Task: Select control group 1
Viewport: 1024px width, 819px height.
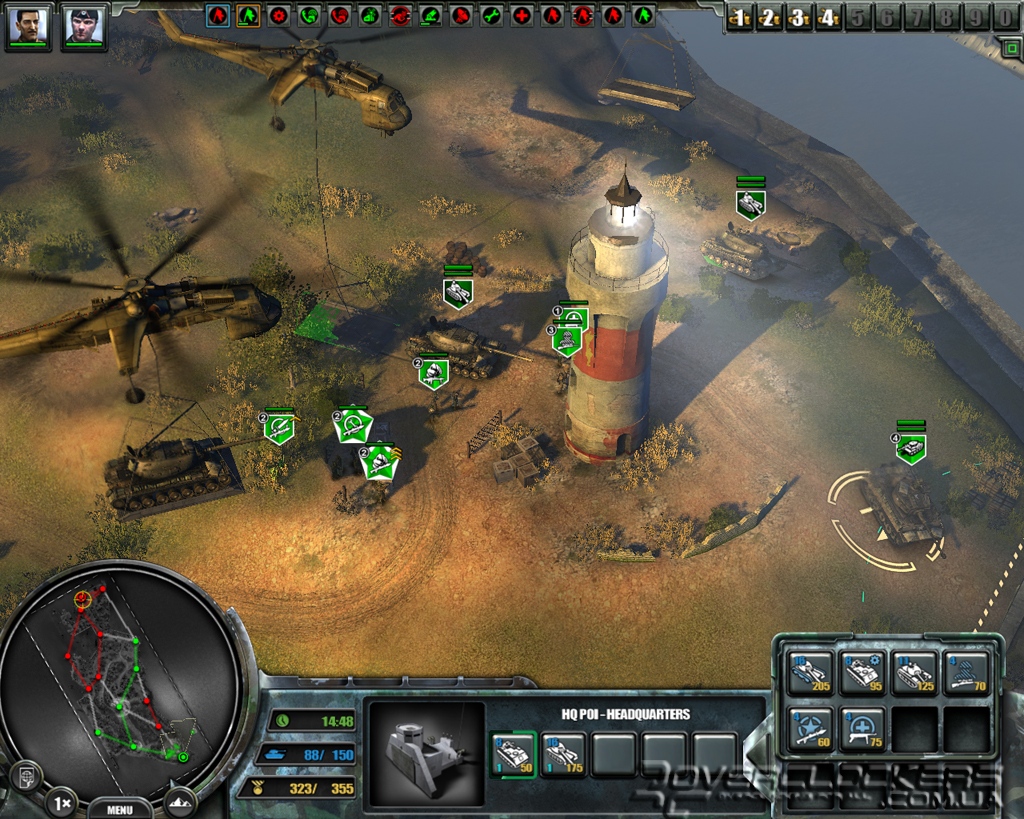Action: [x=739, y=17]
